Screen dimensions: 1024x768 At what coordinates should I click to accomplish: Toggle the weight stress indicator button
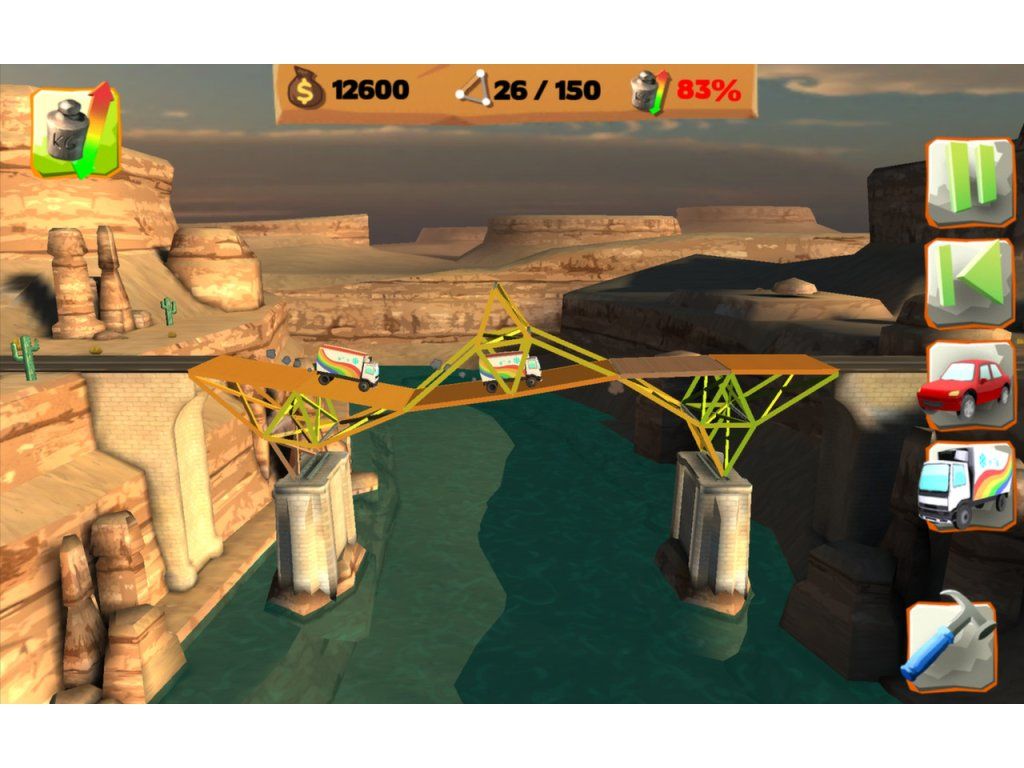coord(76,132)
